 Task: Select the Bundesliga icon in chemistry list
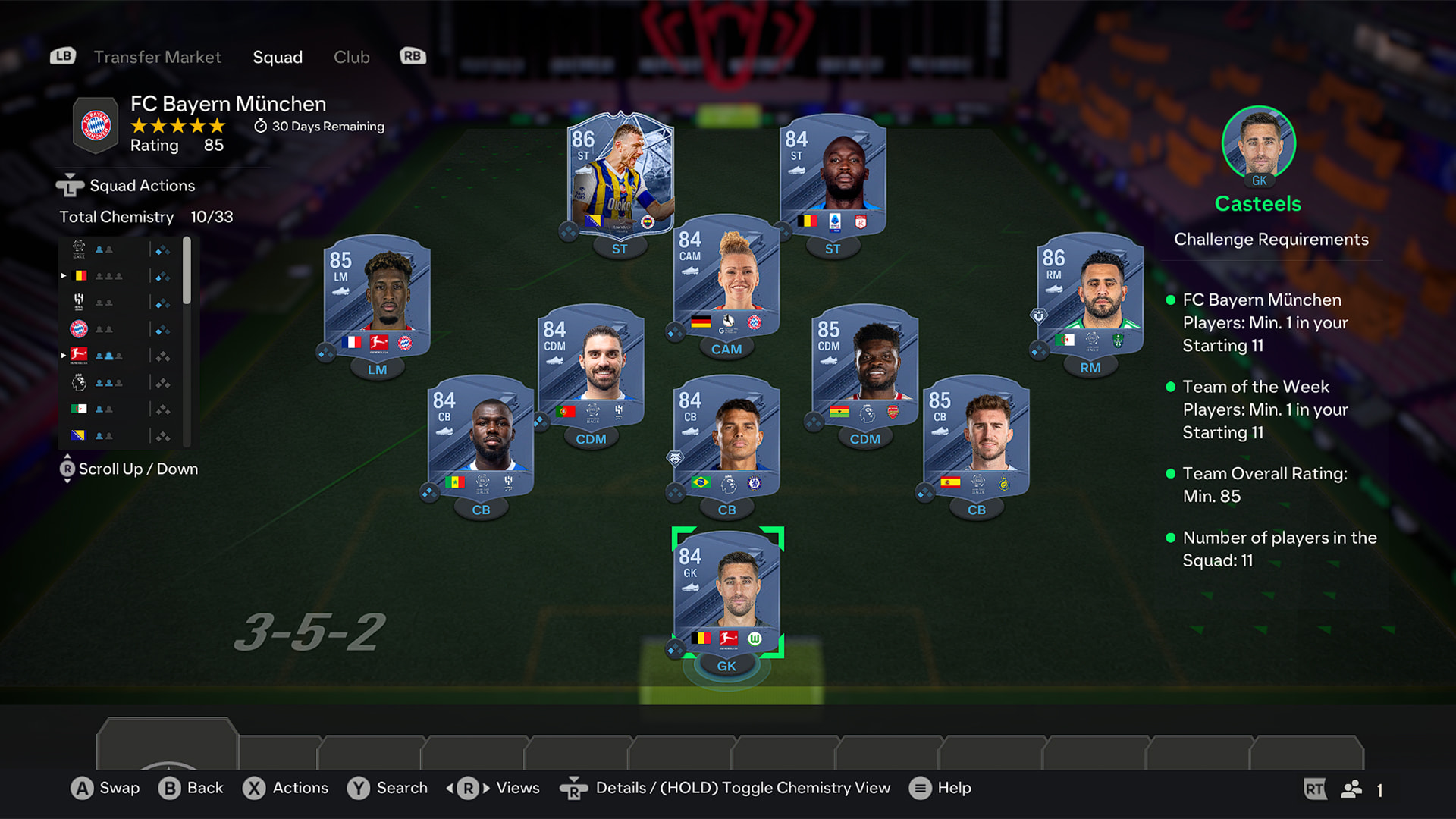(x=80, y=355)
